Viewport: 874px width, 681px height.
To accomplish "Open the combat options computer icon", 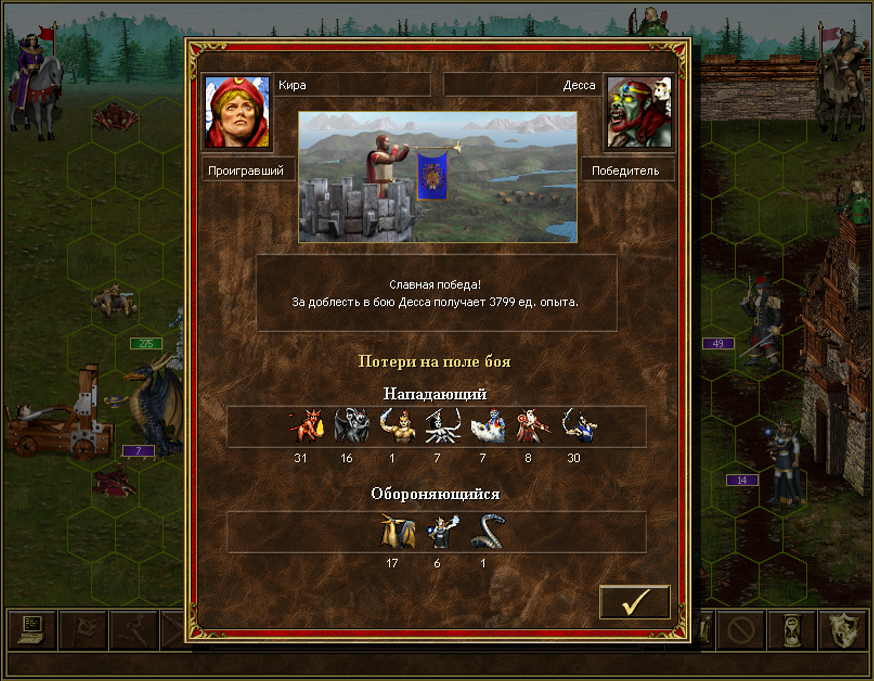I will coord(31,630).
